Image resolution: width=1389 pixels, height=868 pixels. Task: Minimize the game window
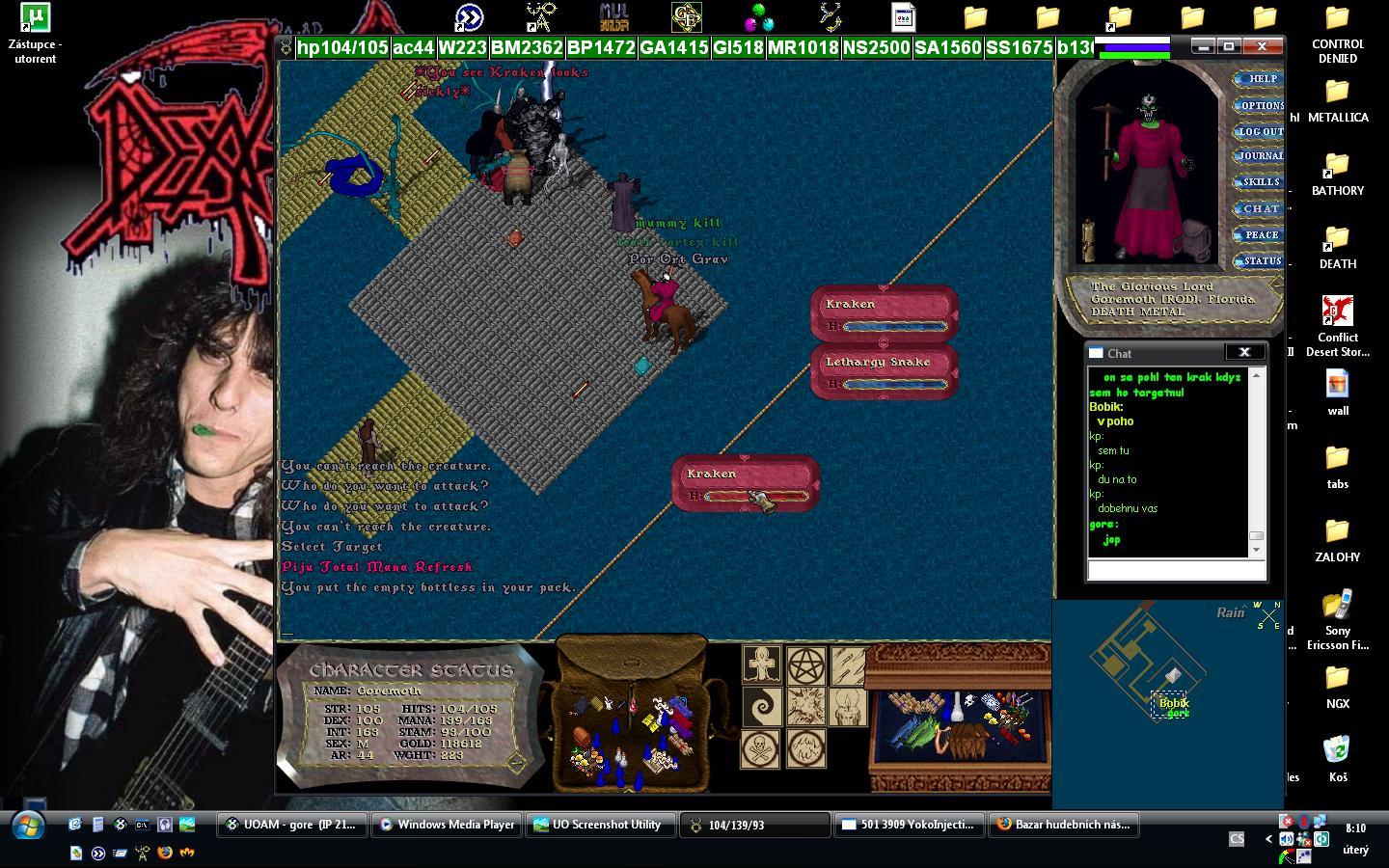(1202, 46)
